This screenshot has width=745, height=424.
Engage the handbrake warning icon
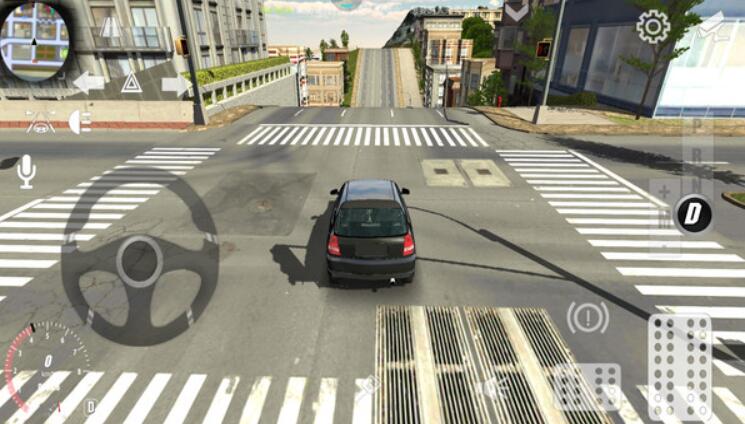click(587, 318)
